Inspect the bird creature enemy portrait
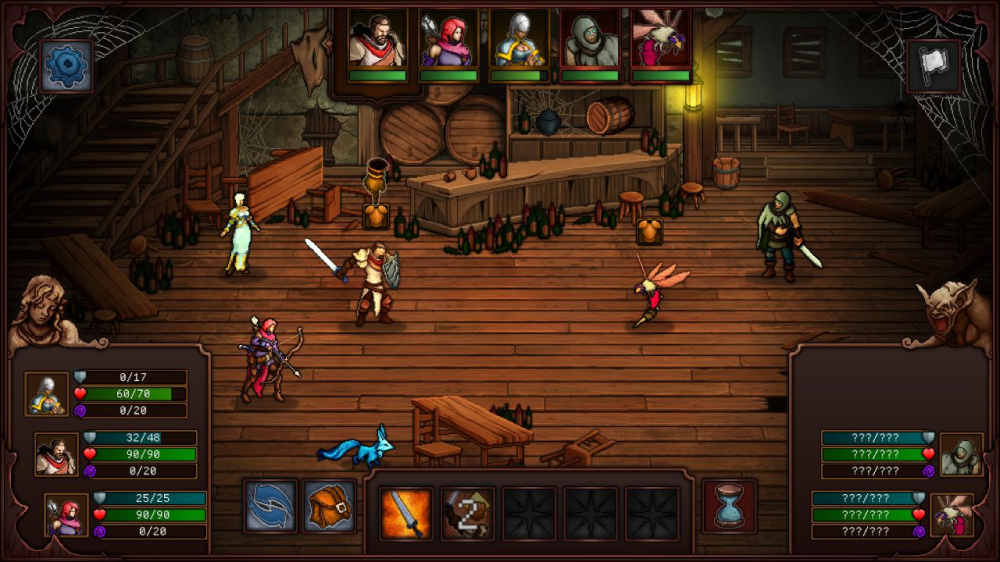Screen dimensions: 1000x562 click(x=951, y=515)
